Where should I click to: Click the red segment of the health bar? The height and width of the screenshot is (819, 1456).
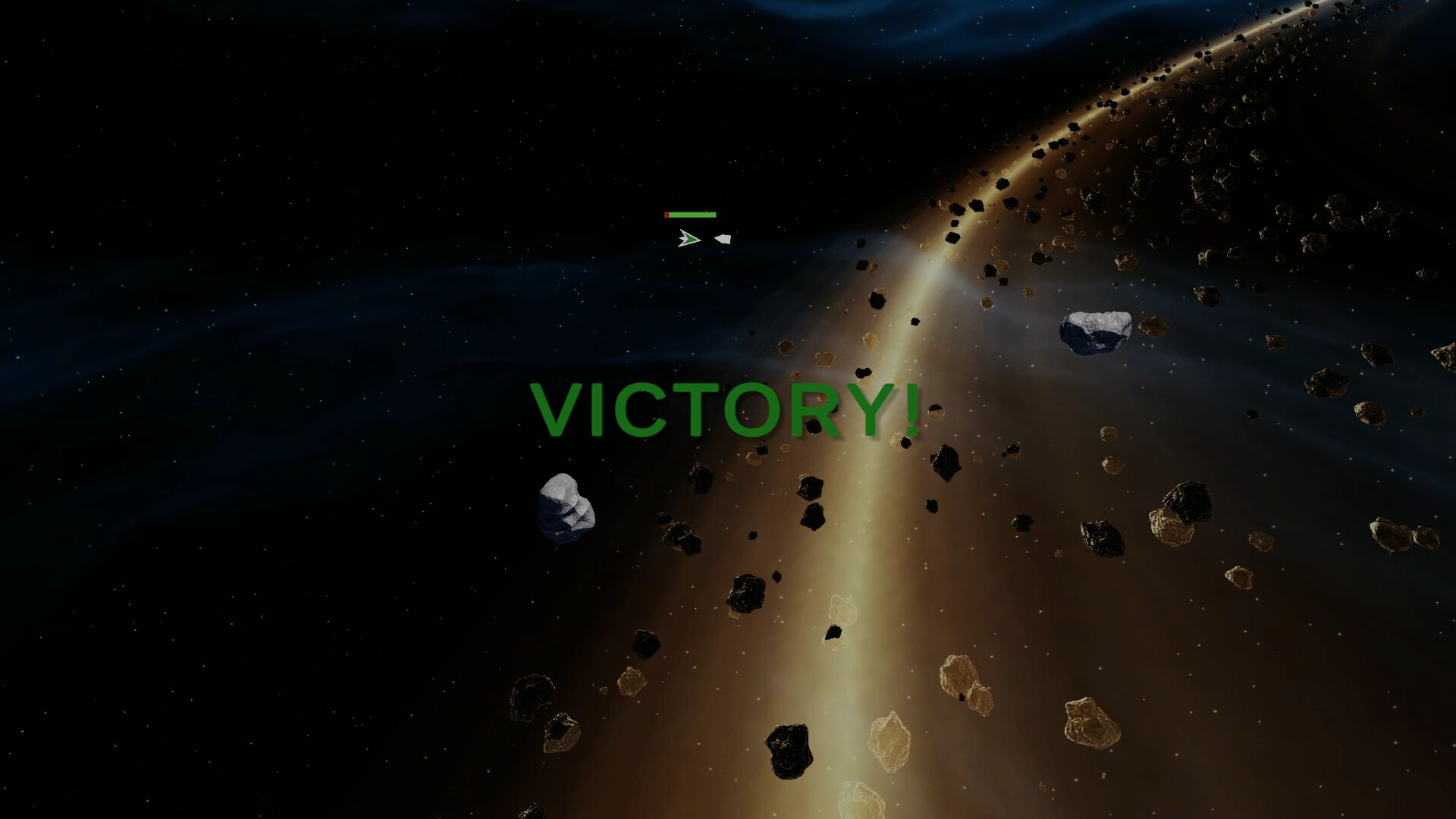pos(667,215)
